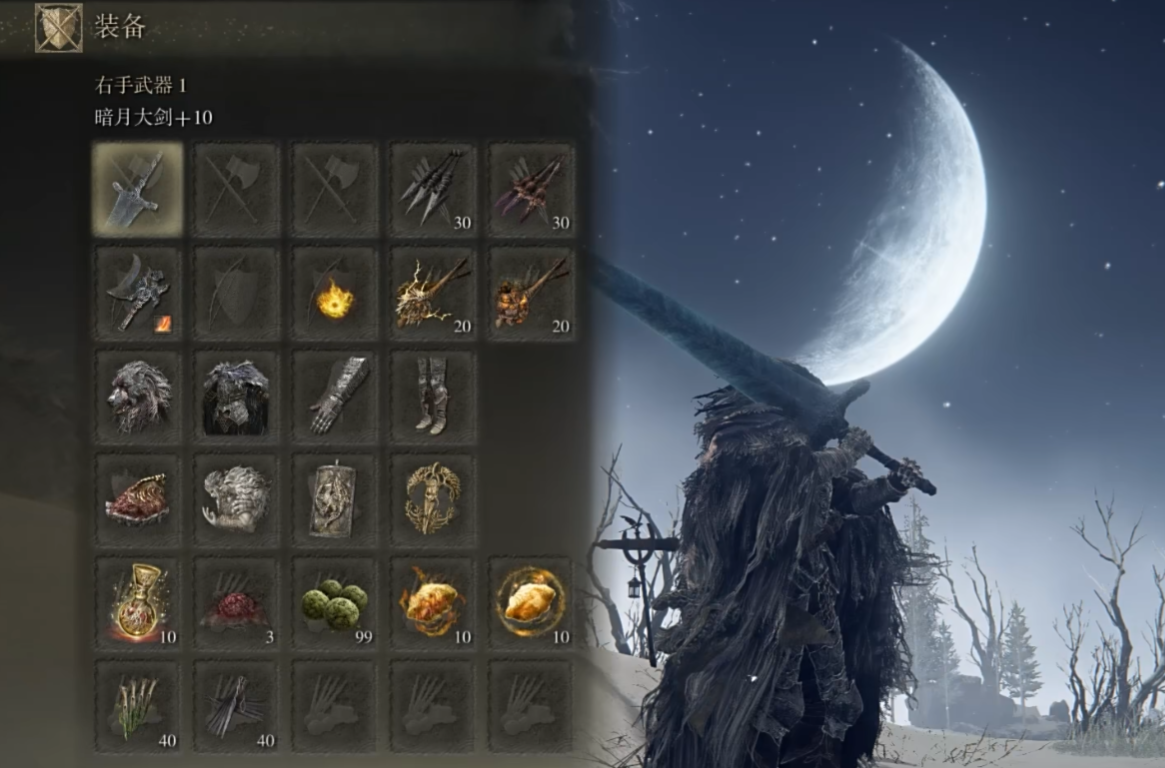Choose the raw meat item with 3
The height and width of the screenshot is (768, 1165).
pyautogui.click(x=236, y=603)
